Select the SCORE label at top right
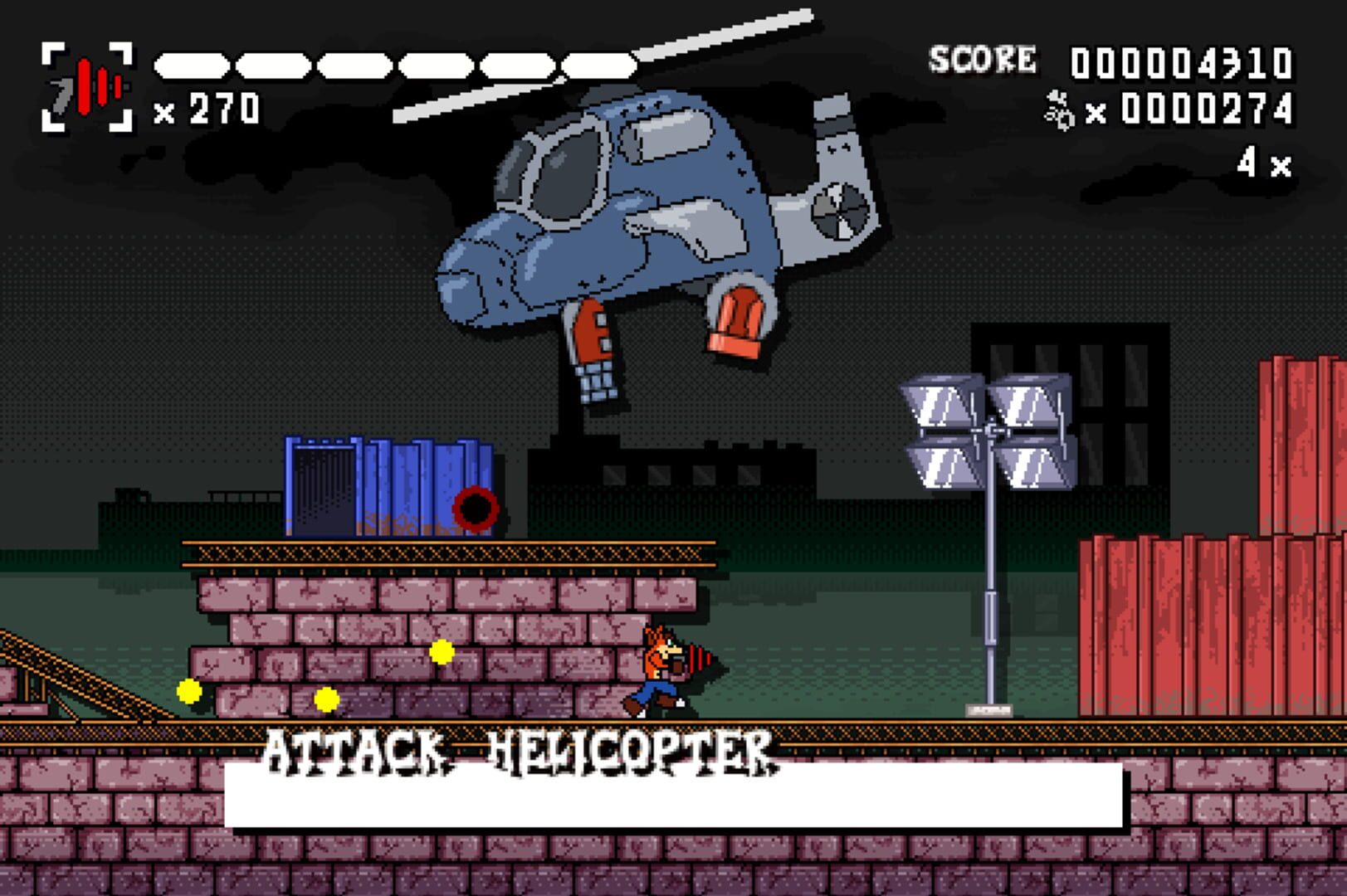Image resolution: width=1347 pixels, height=896 pixels. pos(986,58)
